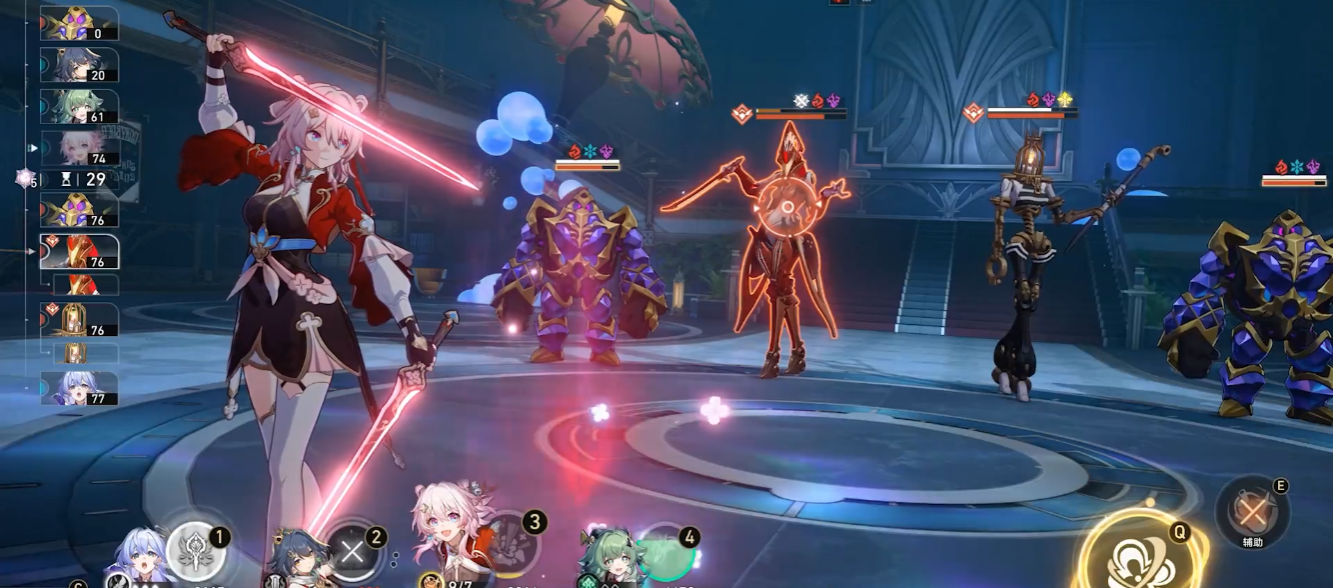Open the dark-haired character's turn entry showing 20
Viewport: 1333px width, 588px height.
[x=79, y=65]
